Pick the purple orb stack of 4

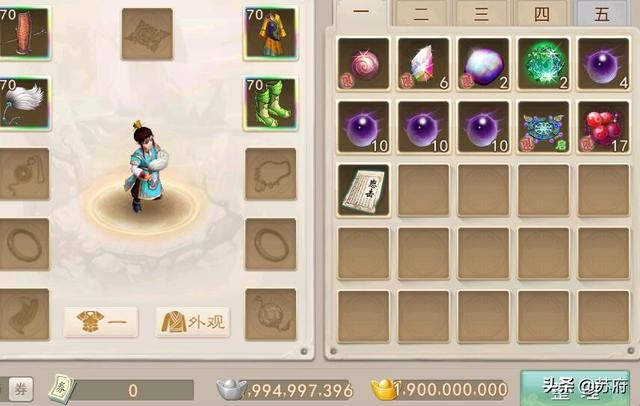(x=604, y=64)
